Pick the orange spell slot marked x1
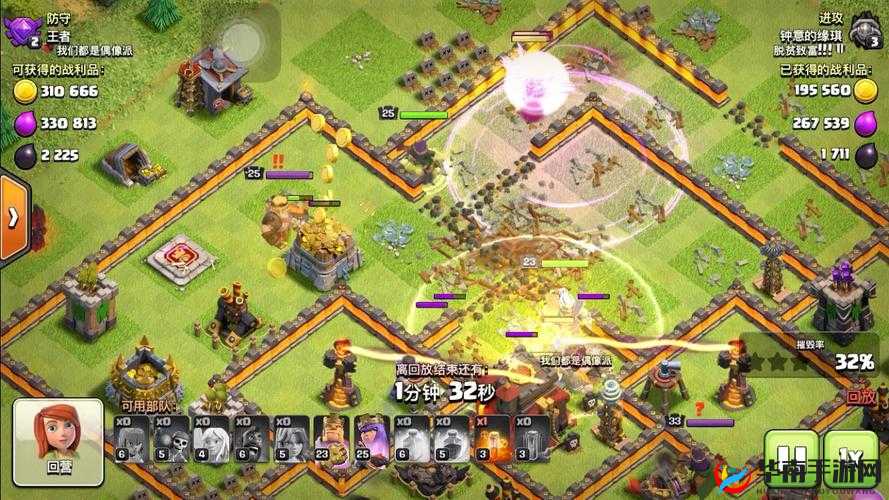This screenshot has width=889, height=500. point(492,440)
